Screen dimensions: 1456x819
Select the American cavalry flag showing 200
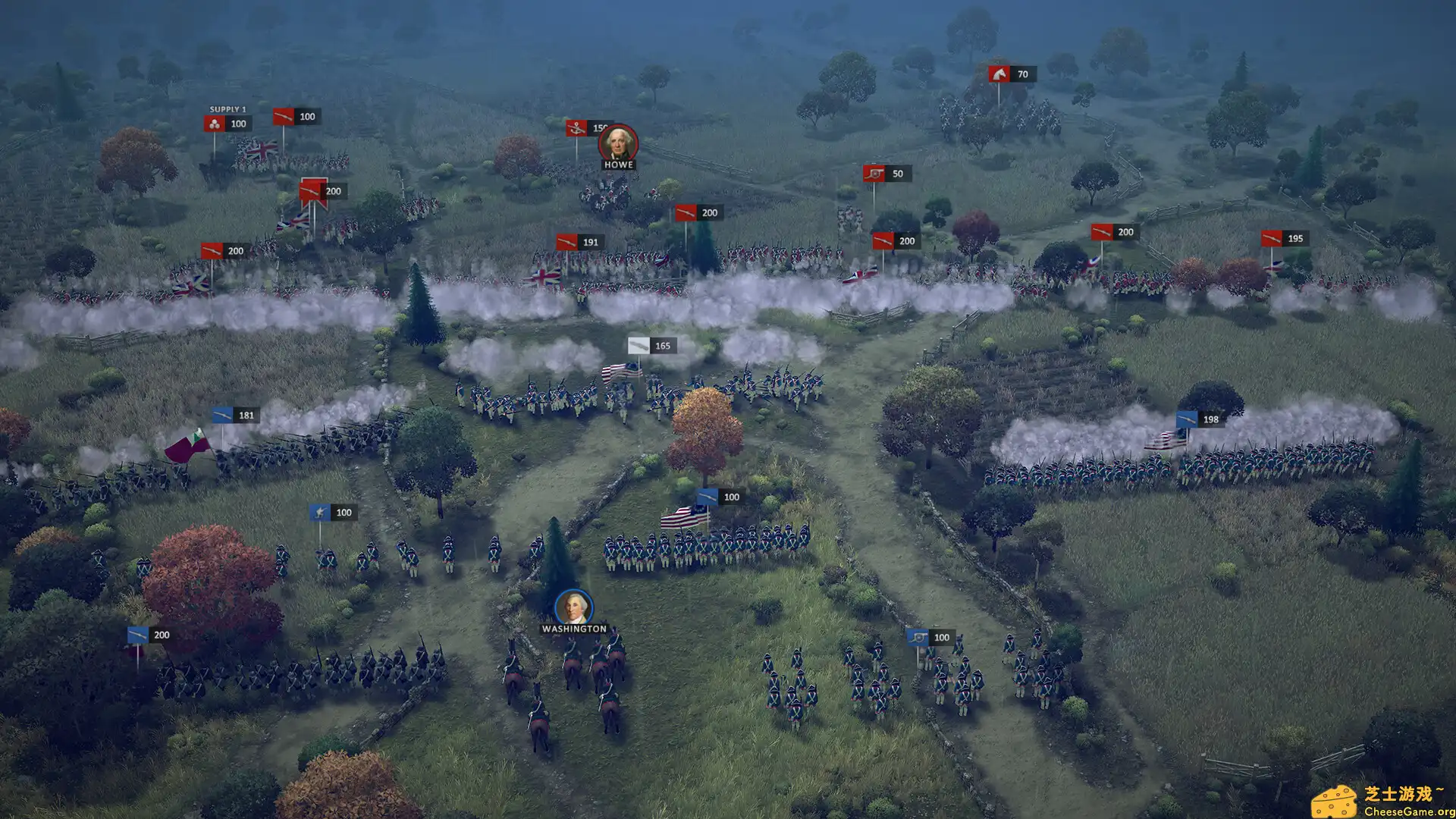(139, 634)
